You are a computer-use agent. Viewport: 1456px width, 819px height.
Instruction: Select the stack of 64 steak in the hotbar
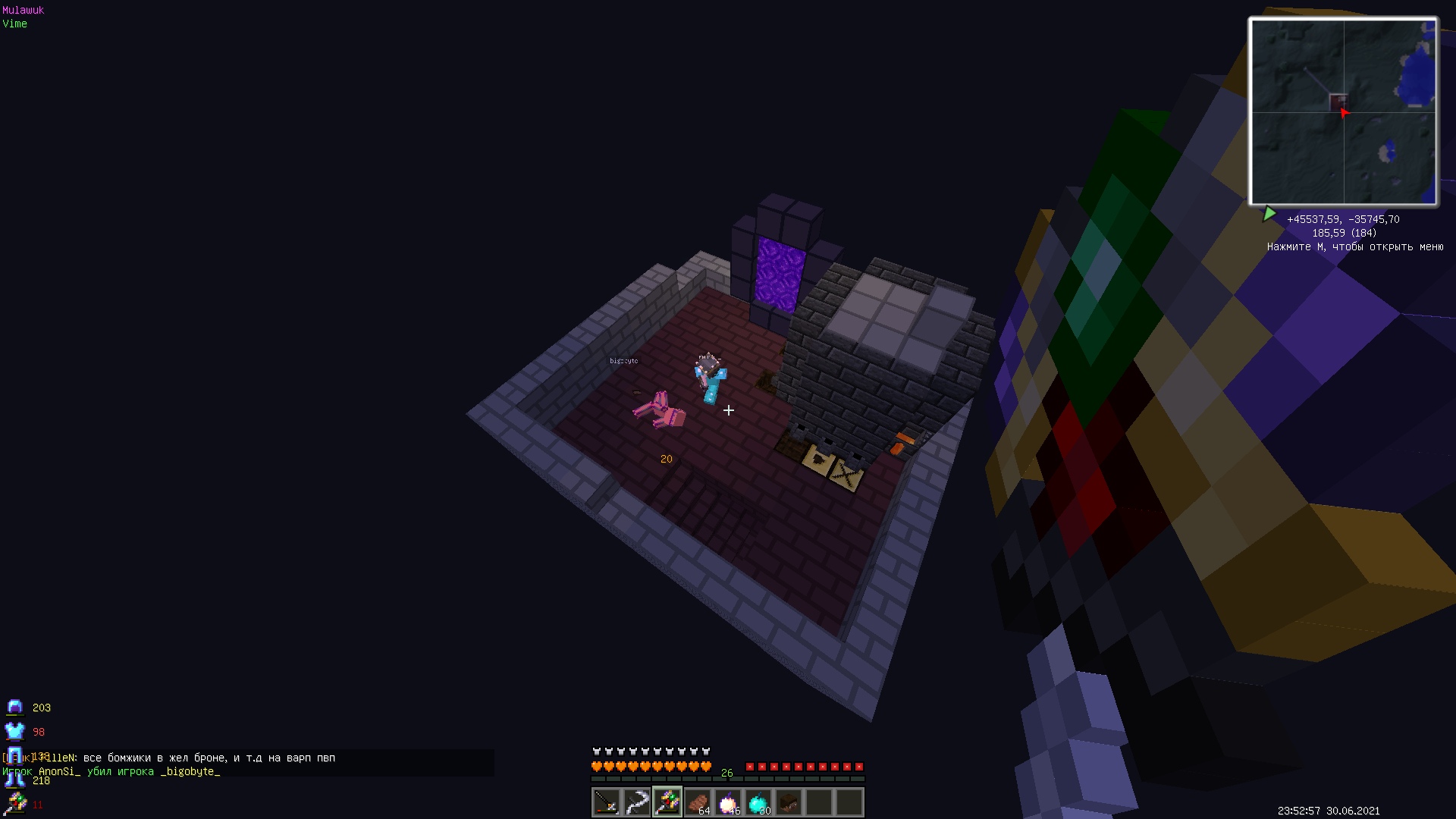(698, 802)
